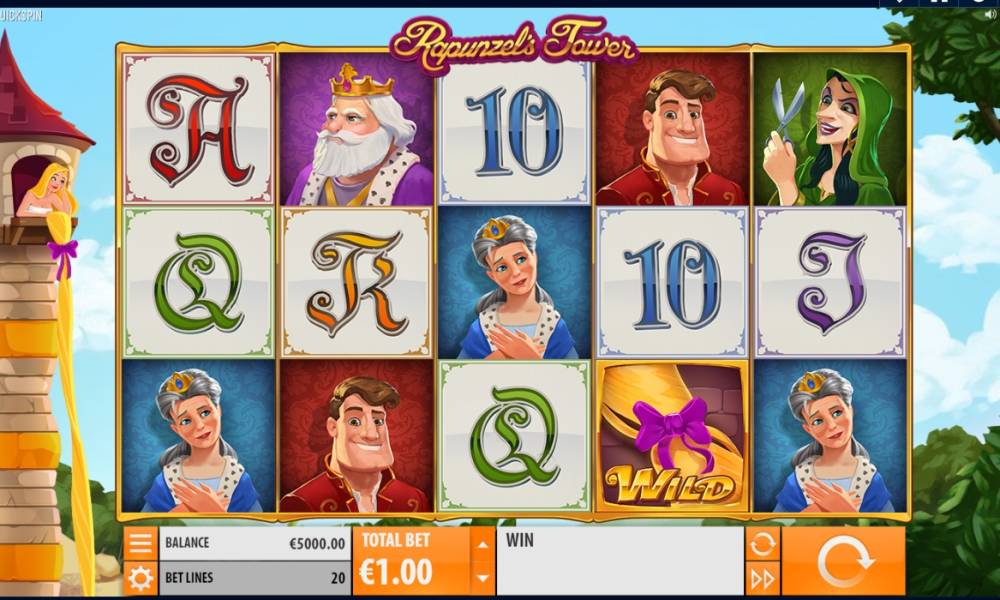The width and height of the screenshot is (1000, 600).
Task: Spin the reels with the large circular arrow button
Action: click(x=843, y=561)
